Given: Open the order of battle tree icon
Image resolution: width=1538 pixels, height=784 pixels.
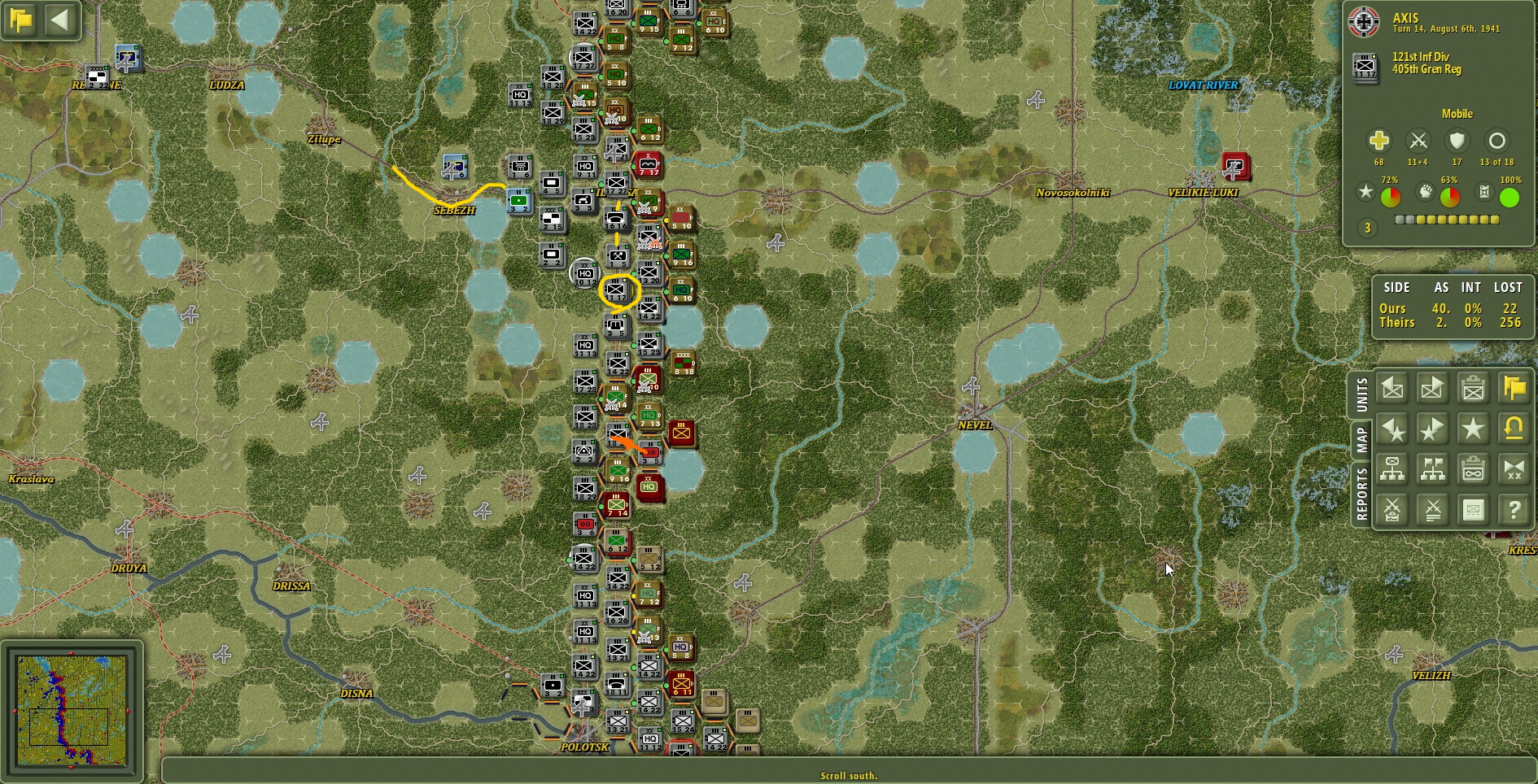Looking at the screenshot, I should (x=1392, y=470).
